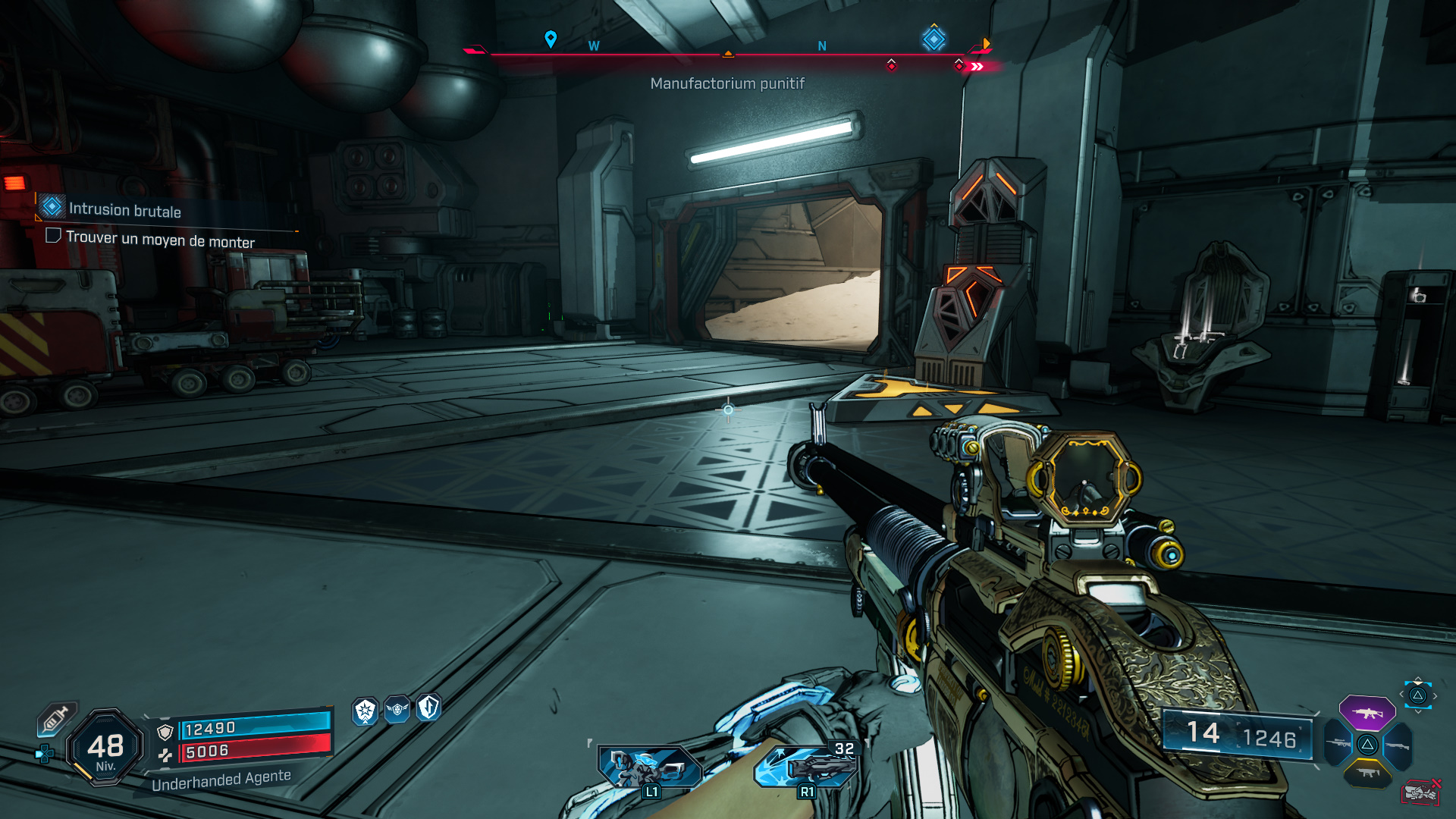1456x819 pixels.
Task: Click the red crossed-out vehicle icon
Action: (1420, 792)
